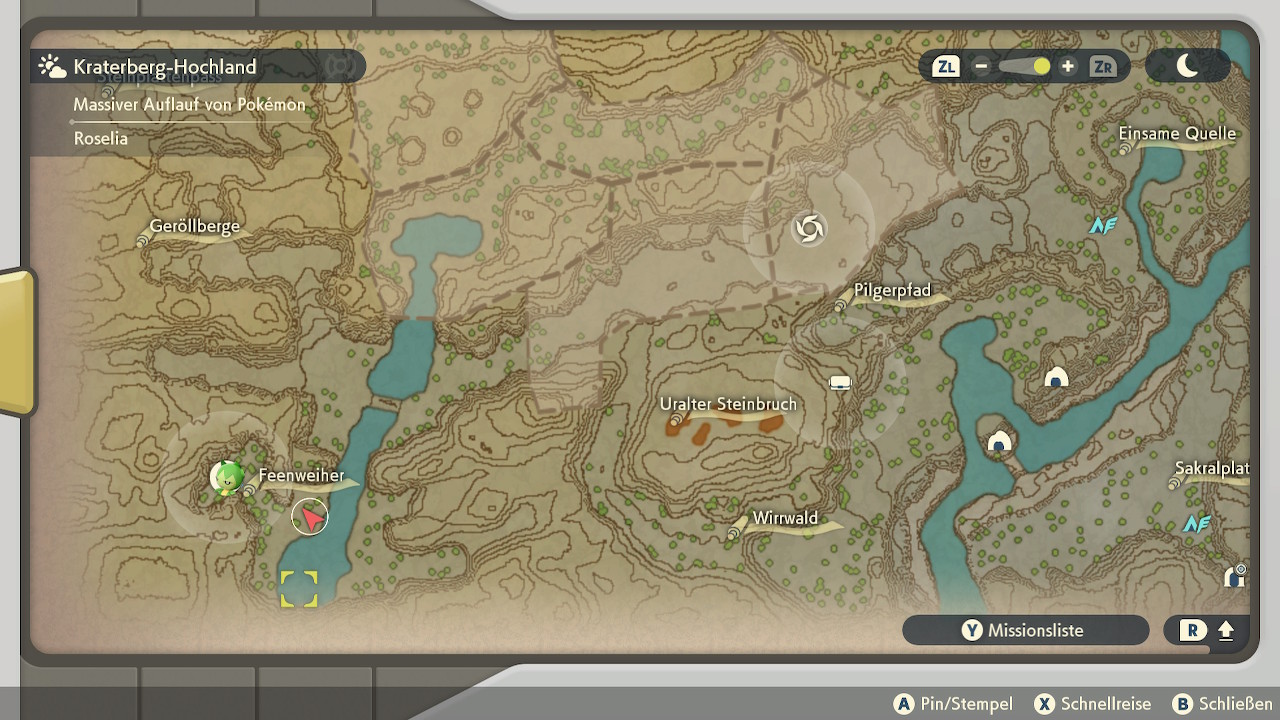Select the Sakralplatz location label
The image size is (1280, 720).
pyautogui.click(x=1211, y=469)
